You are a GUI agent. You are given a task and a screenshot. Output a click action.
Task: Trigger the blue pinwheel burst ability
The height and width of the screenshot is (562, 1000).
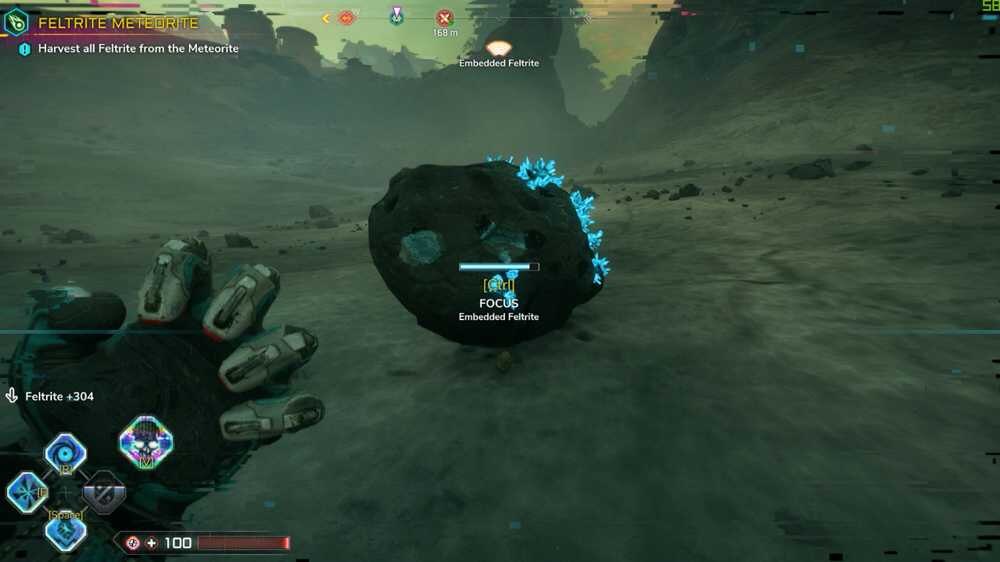tap(25, 492)
